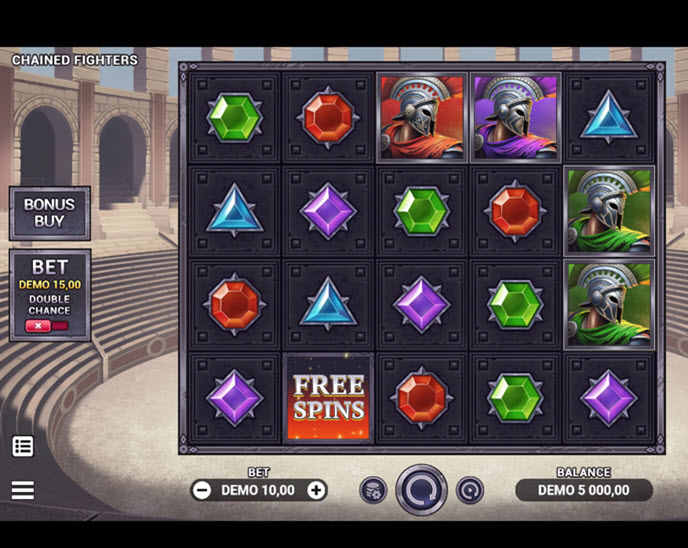The width and height of the screenshot is (688, 548).
Task: Open the paytable list icon
Action: (23, 447)
